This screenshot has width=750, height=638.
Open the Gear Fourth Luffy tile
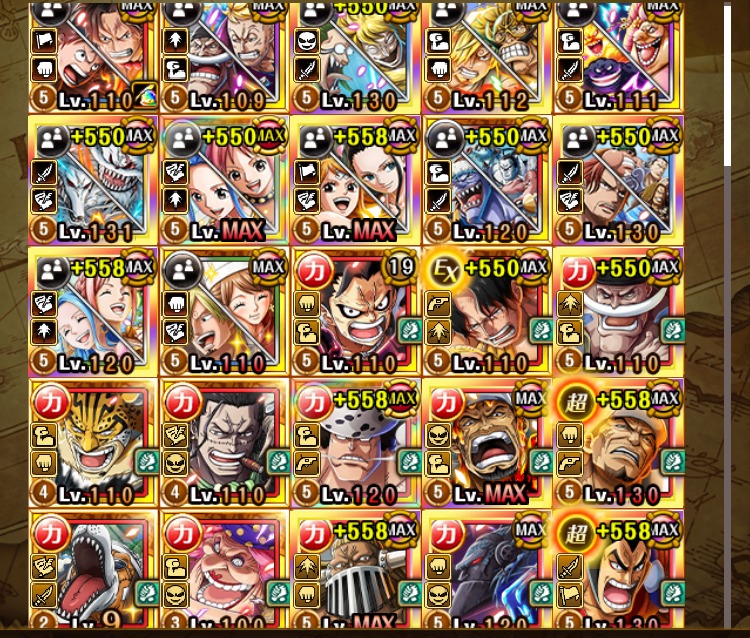point(355,311)
